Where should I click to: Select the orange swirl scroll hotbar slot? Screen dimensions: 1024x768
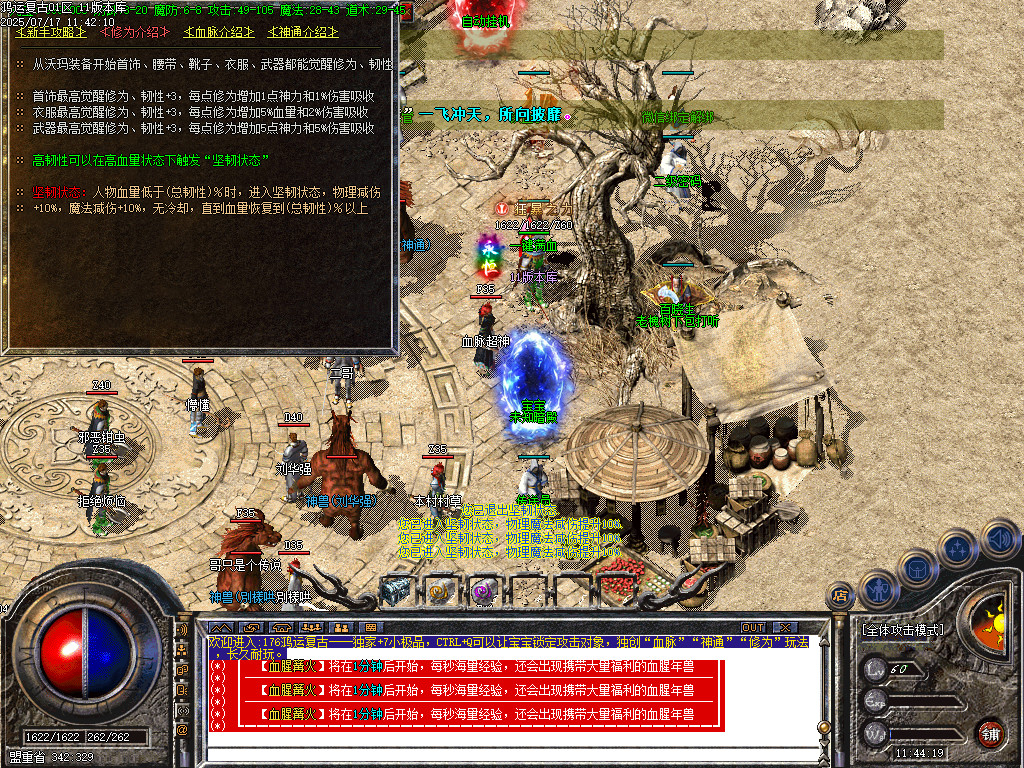(x=440, y=592)
